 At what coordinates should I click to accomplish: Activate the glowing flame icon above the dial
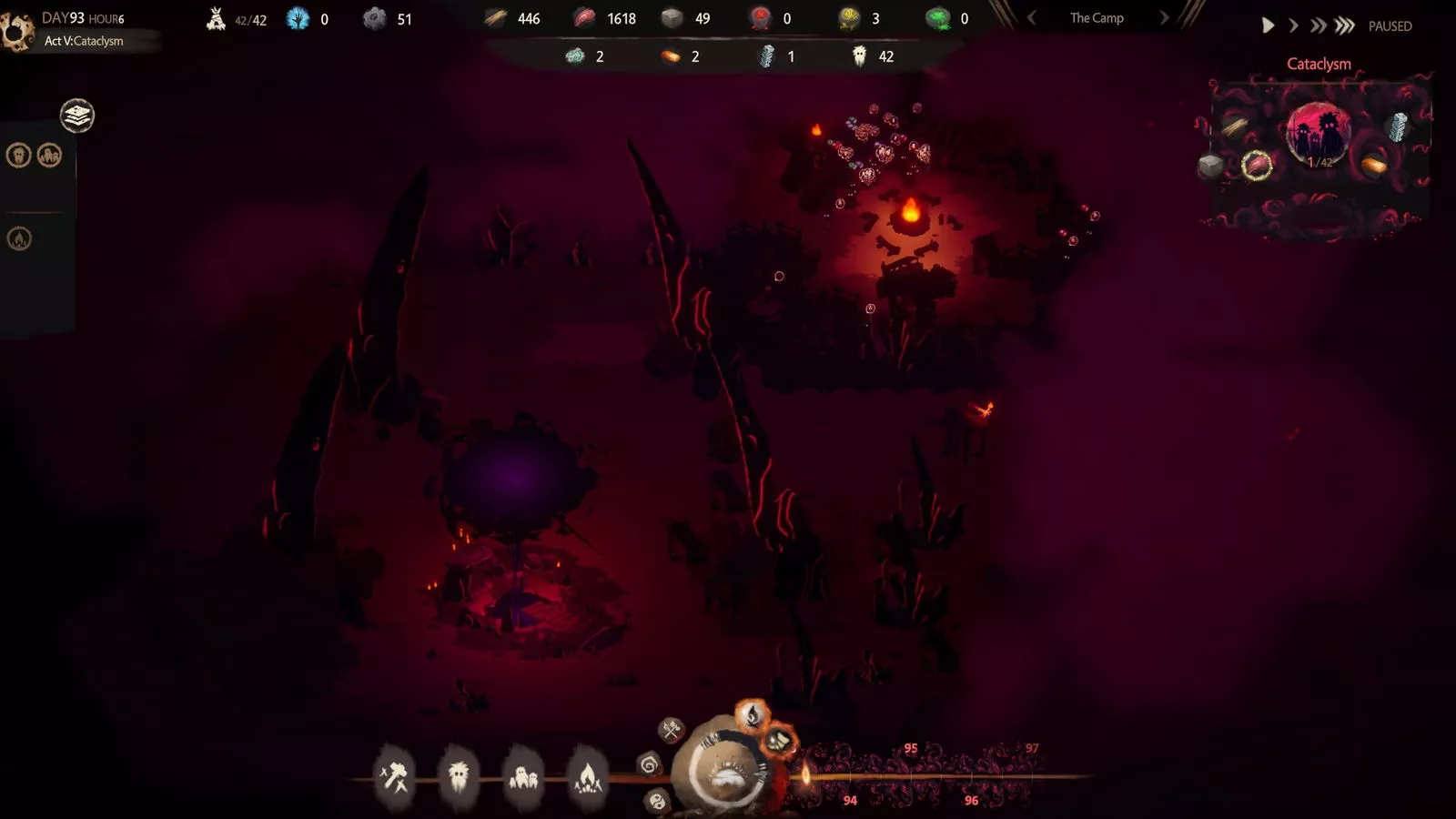pos(753,715)
